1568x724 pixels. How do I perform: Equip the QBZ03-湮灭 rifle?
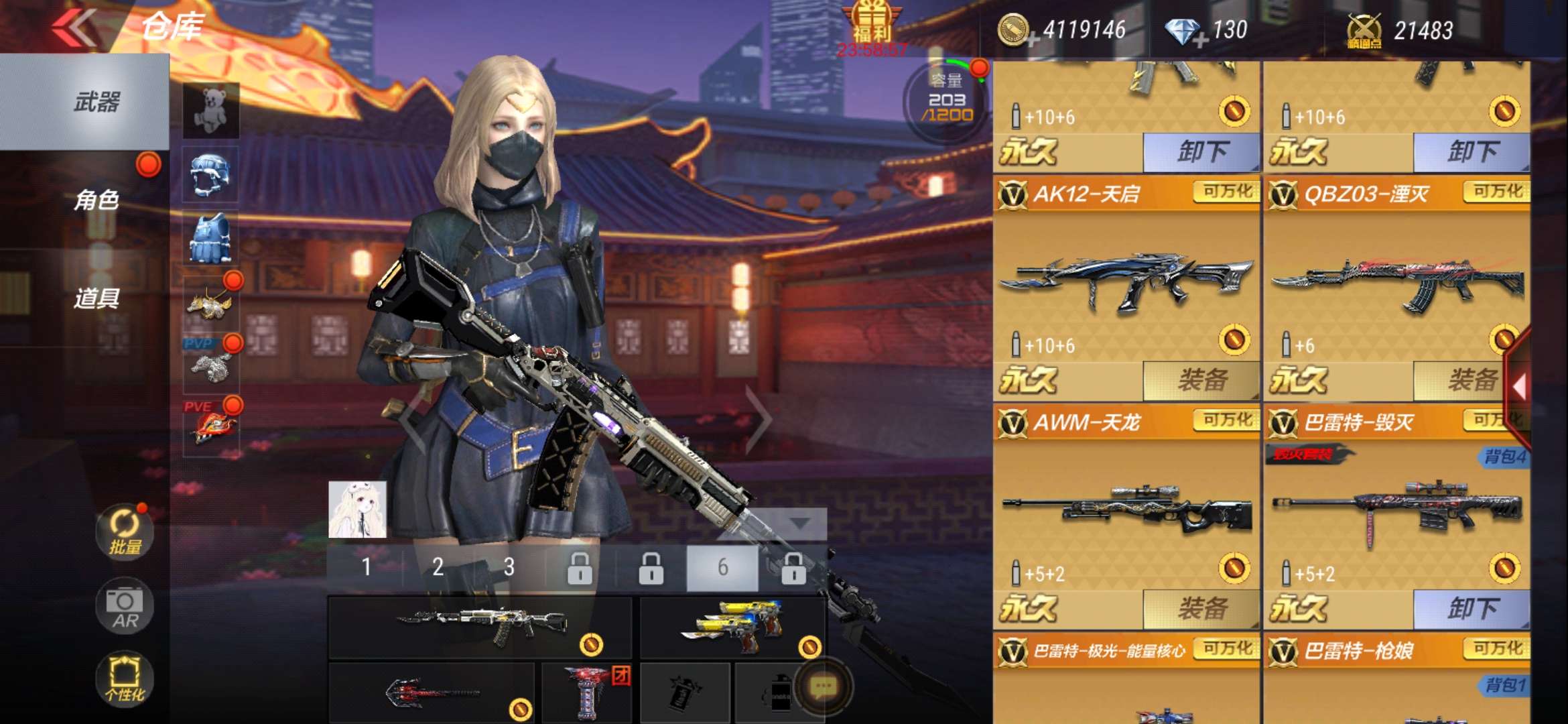(x=1470, y=380)
